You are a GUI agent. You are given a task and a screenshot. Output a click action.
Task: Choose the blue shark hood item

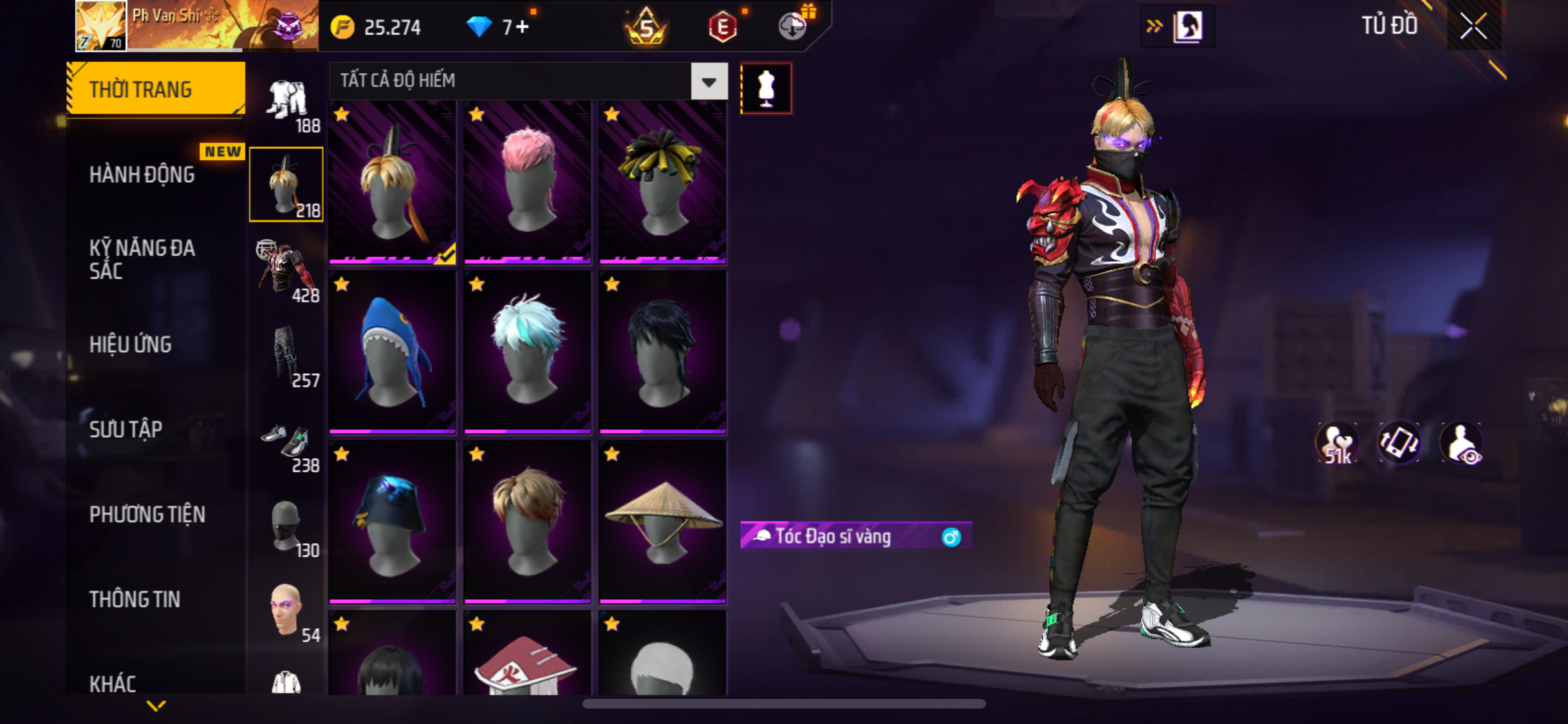point(392,352)
